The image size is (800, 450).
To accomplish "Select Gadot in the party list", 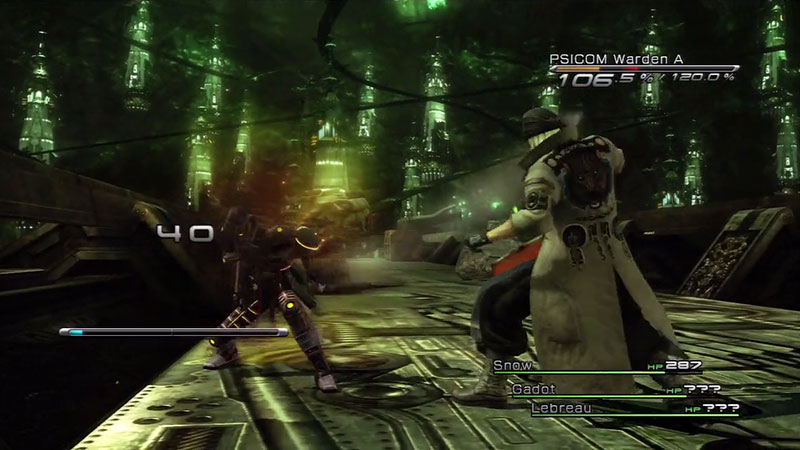I will [534, 388].
